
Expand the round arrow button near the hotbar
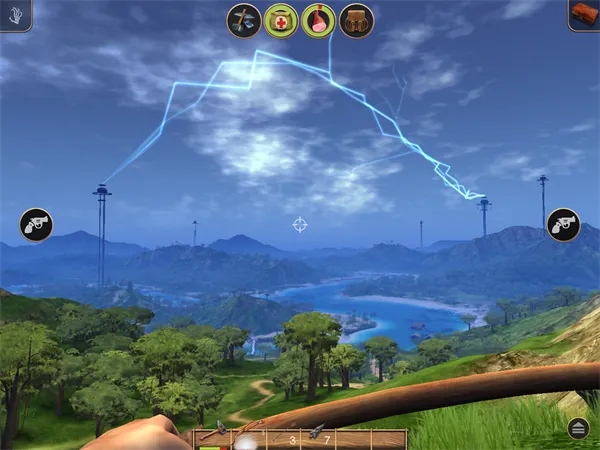pyautogui.click(x=578, y=428)
